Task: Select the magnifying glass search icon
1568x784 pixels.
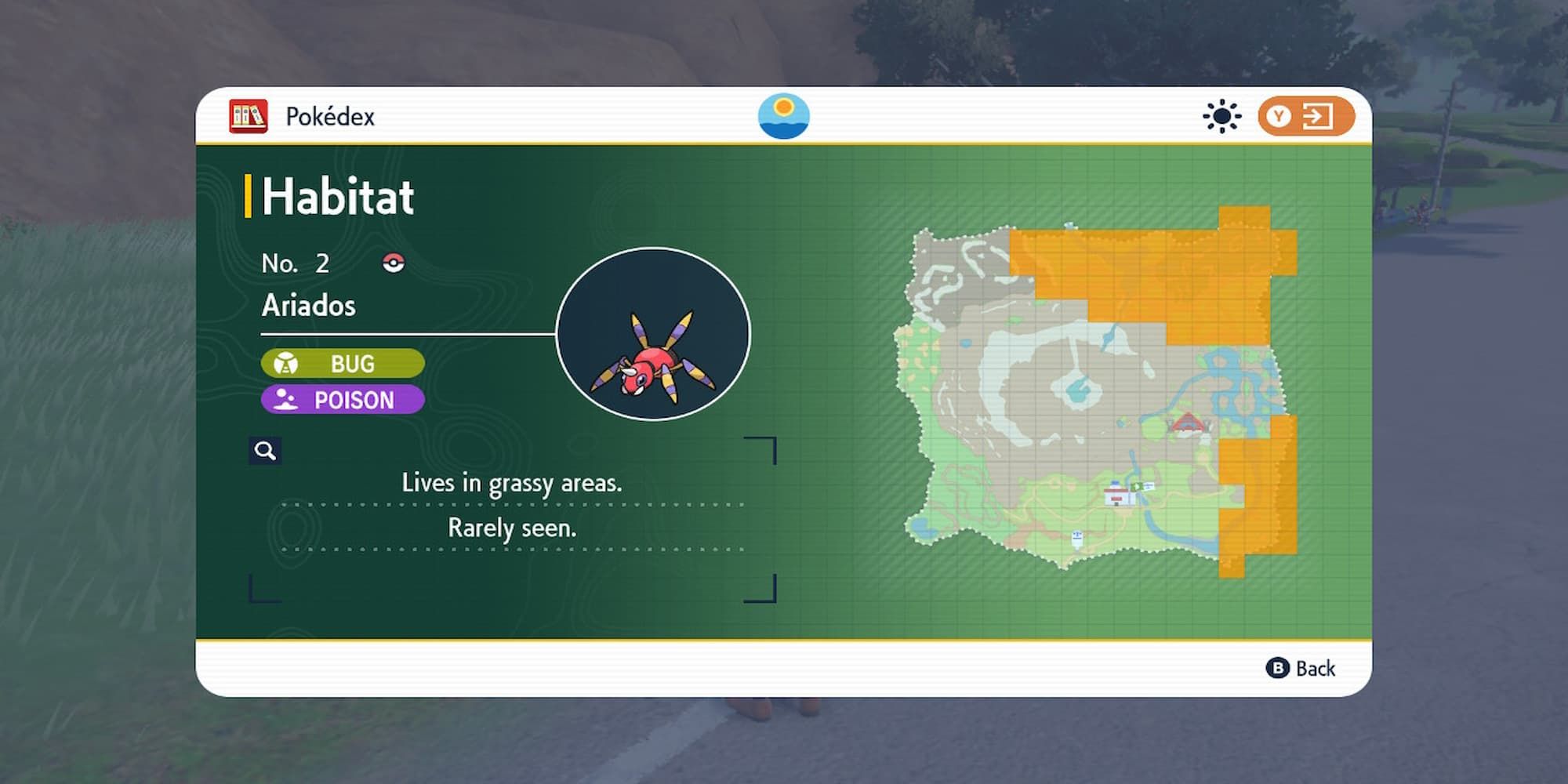Action: click(x=264, y=451)
